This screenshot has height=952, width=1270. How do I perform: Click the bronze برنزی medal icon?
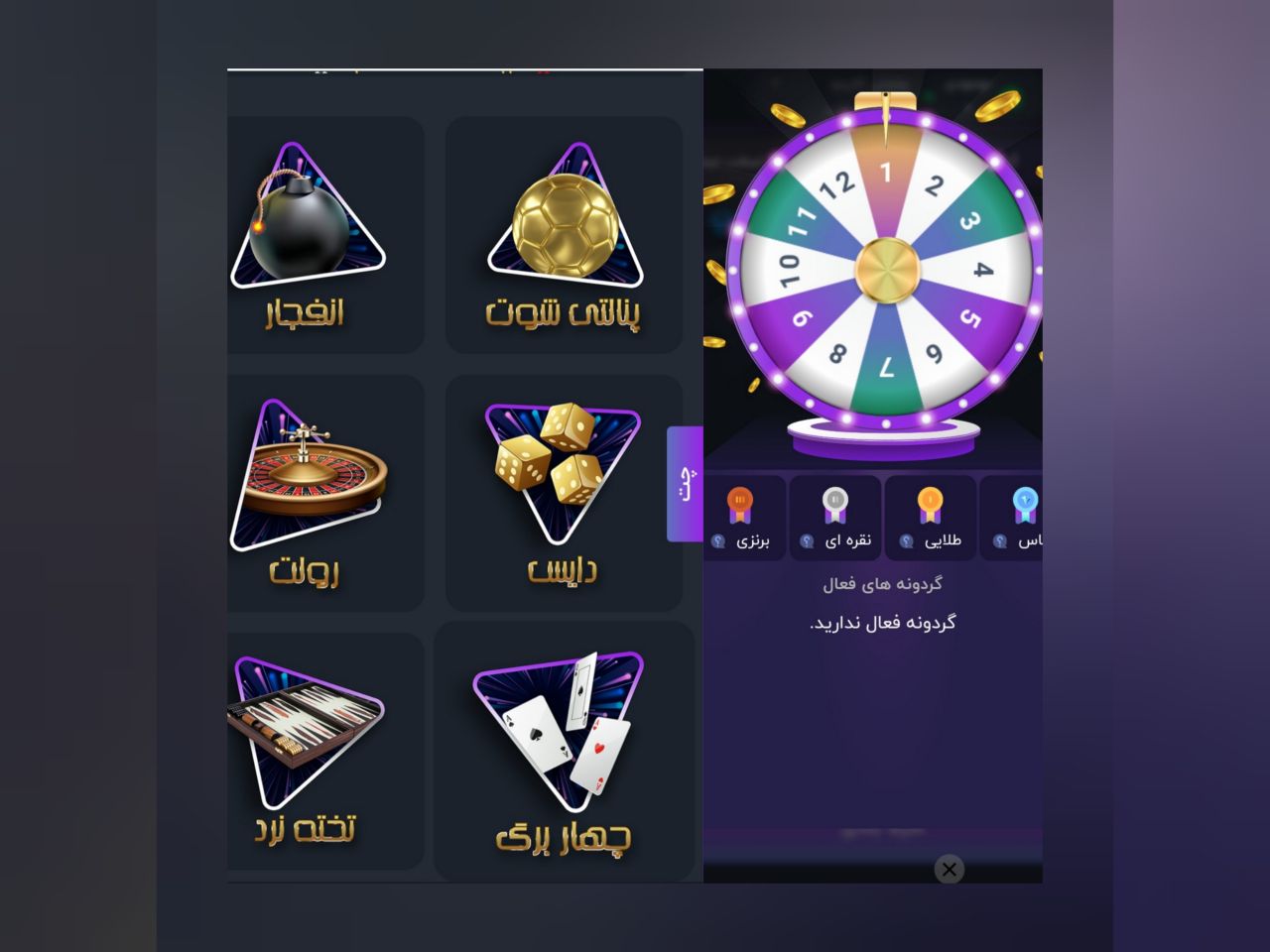(739, 504)
